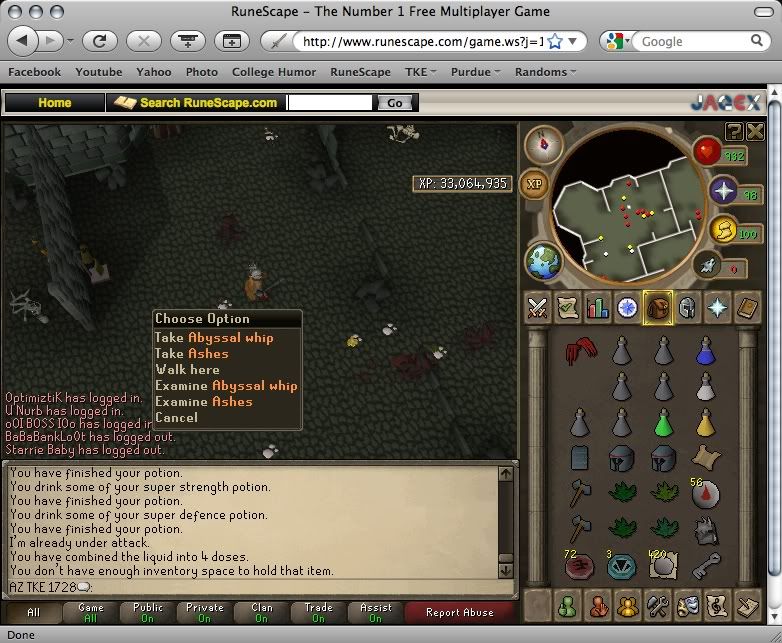Examine Abyssal whip via context menu
Viewport: 782px width, 643px height.
[226, 386]
